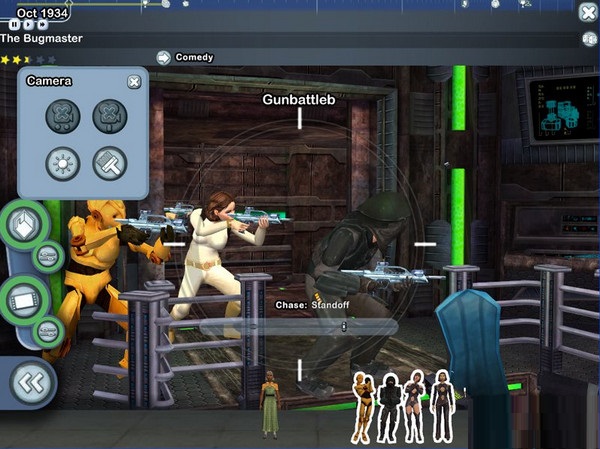Close the Camera panel
The height and width of the screenshot is (449, 600).
click(134, 82)
